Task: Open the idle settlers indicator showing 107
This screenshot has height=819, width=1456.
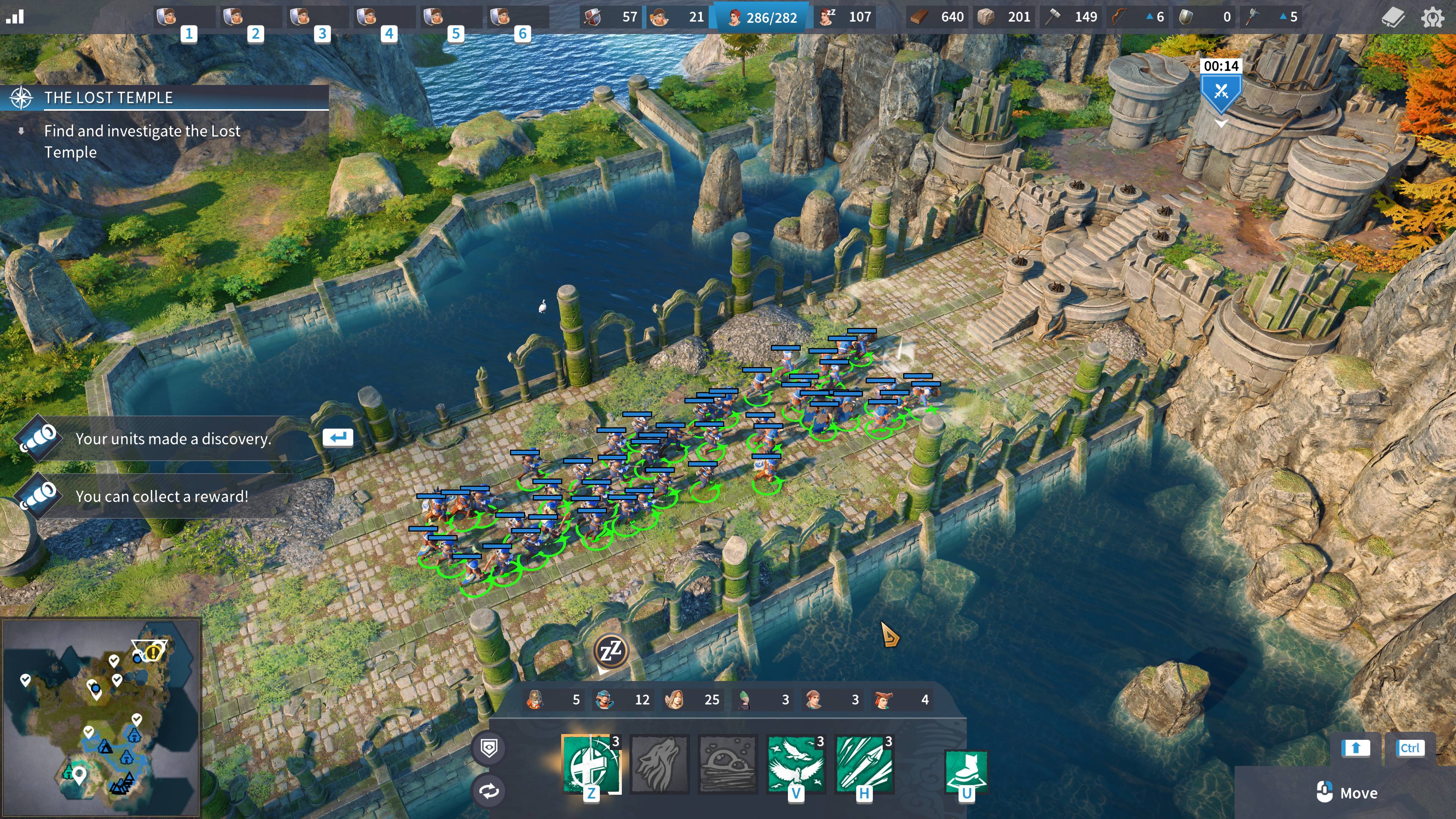Action: [846, 17]
